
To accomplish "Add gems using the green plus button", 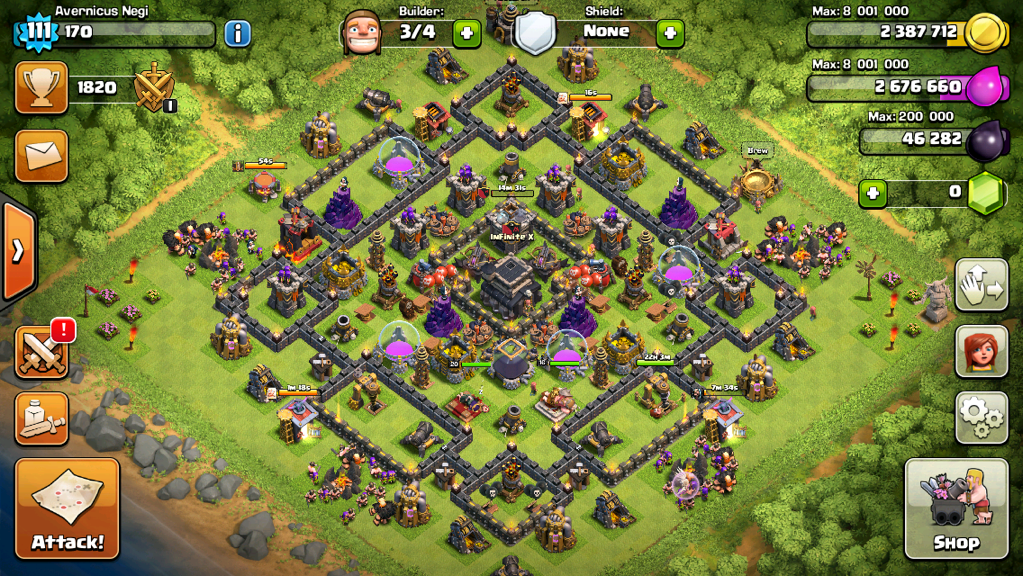I will click(873, 192).
